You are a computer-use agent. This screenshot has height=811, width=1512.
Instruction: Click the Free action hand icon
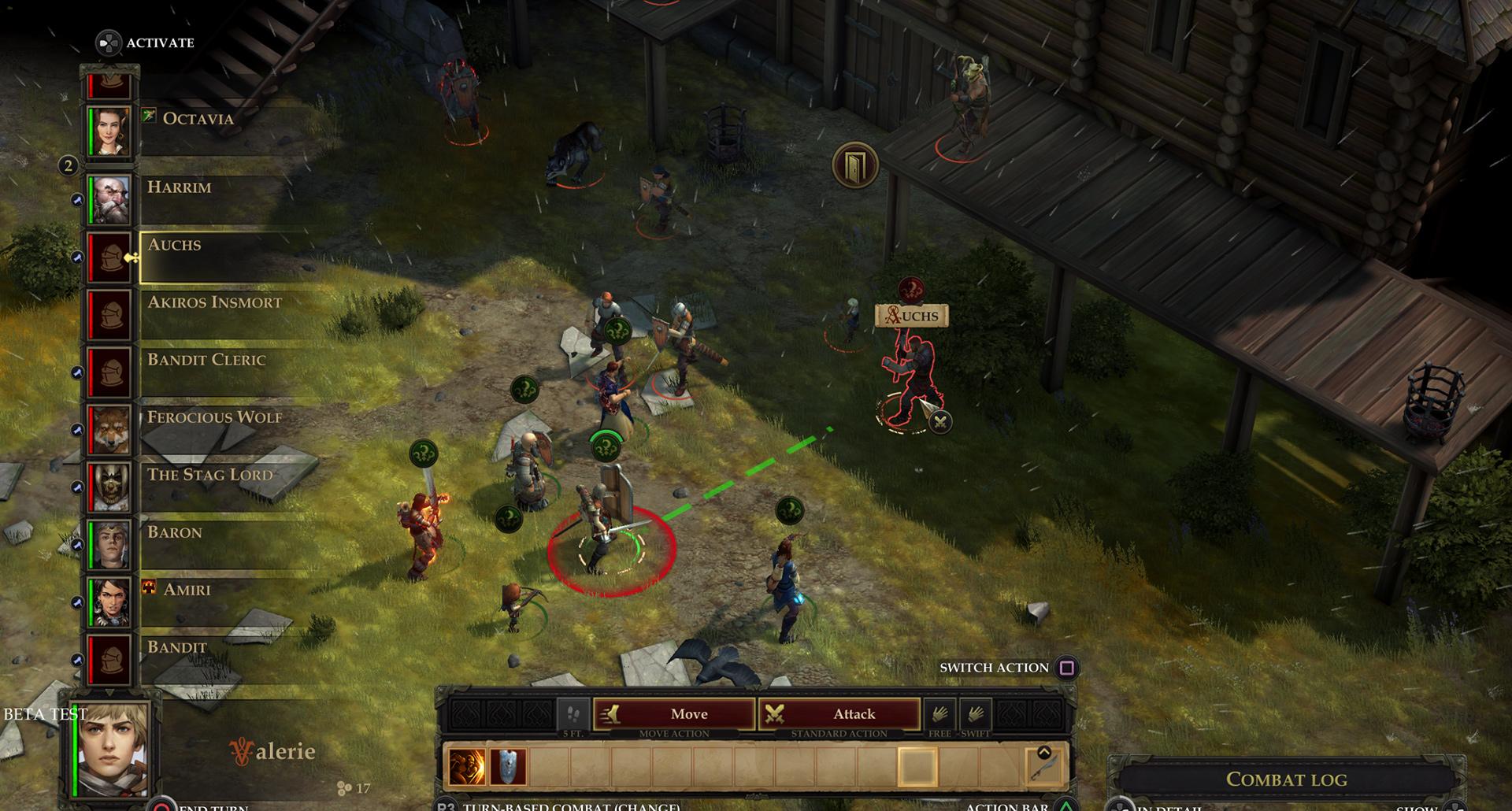pyautogui.click(x=939, y=714)
